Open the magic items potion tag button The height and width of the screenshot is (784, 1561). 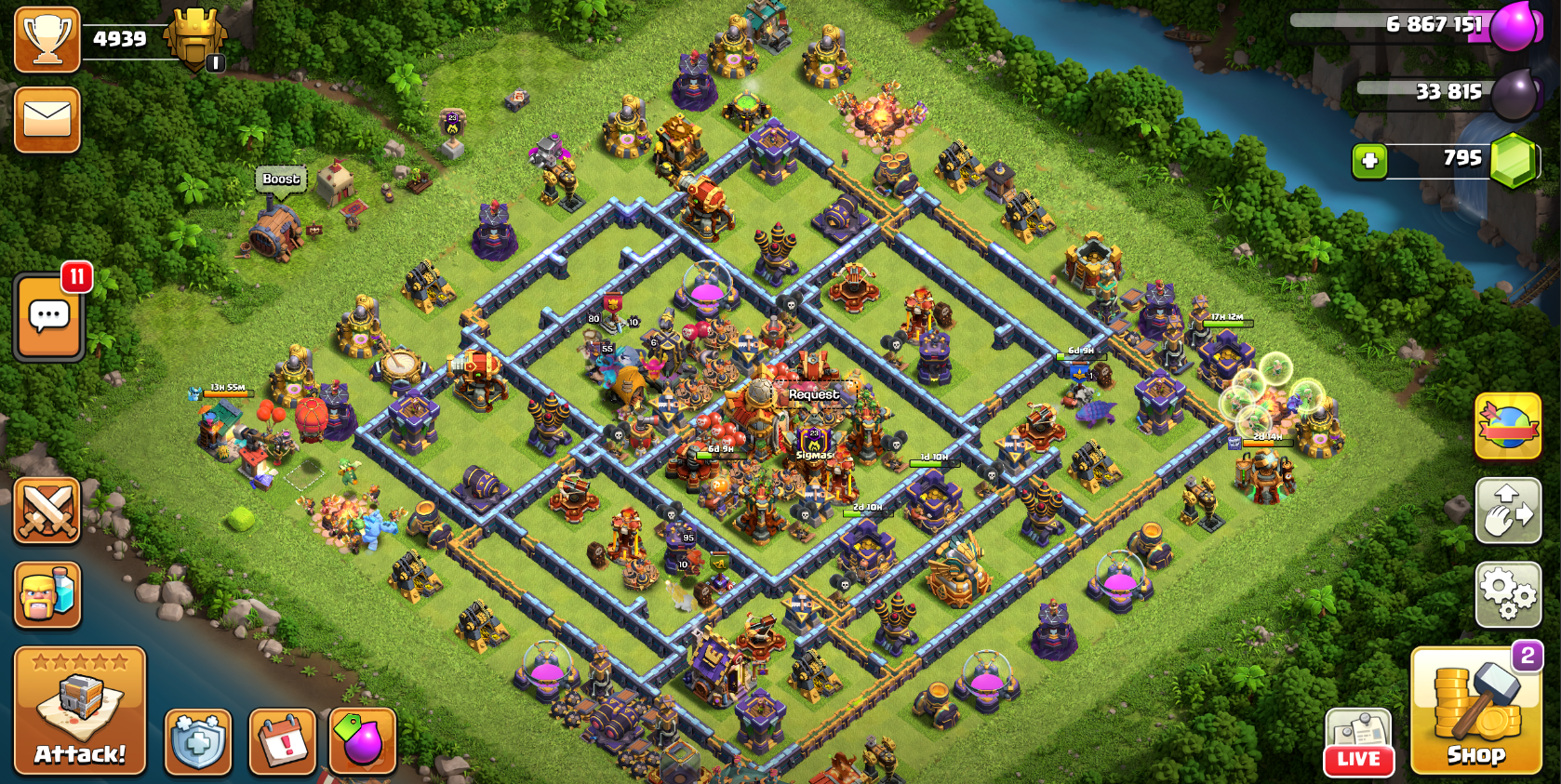pyautogui.click(x=363, y=741)
